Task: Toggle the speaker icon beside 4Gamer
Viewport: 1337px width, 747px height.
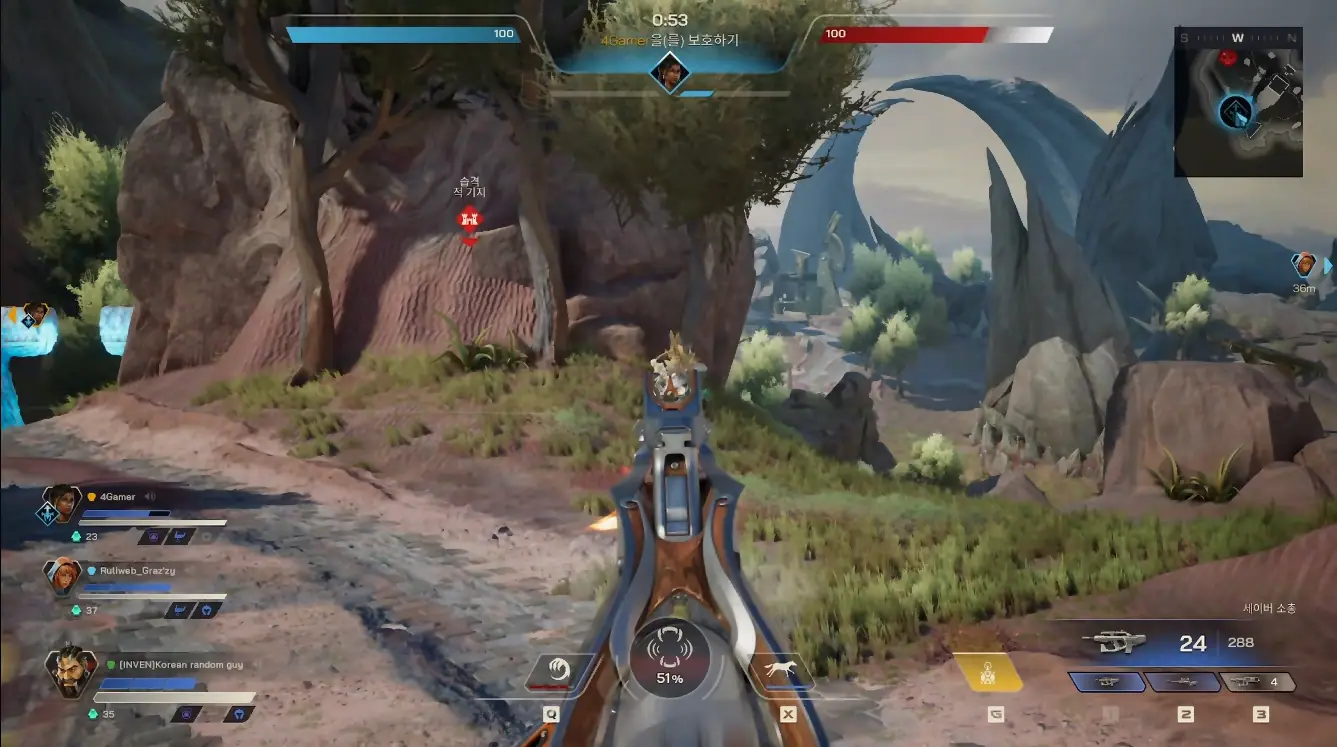Action: (151, 496)
